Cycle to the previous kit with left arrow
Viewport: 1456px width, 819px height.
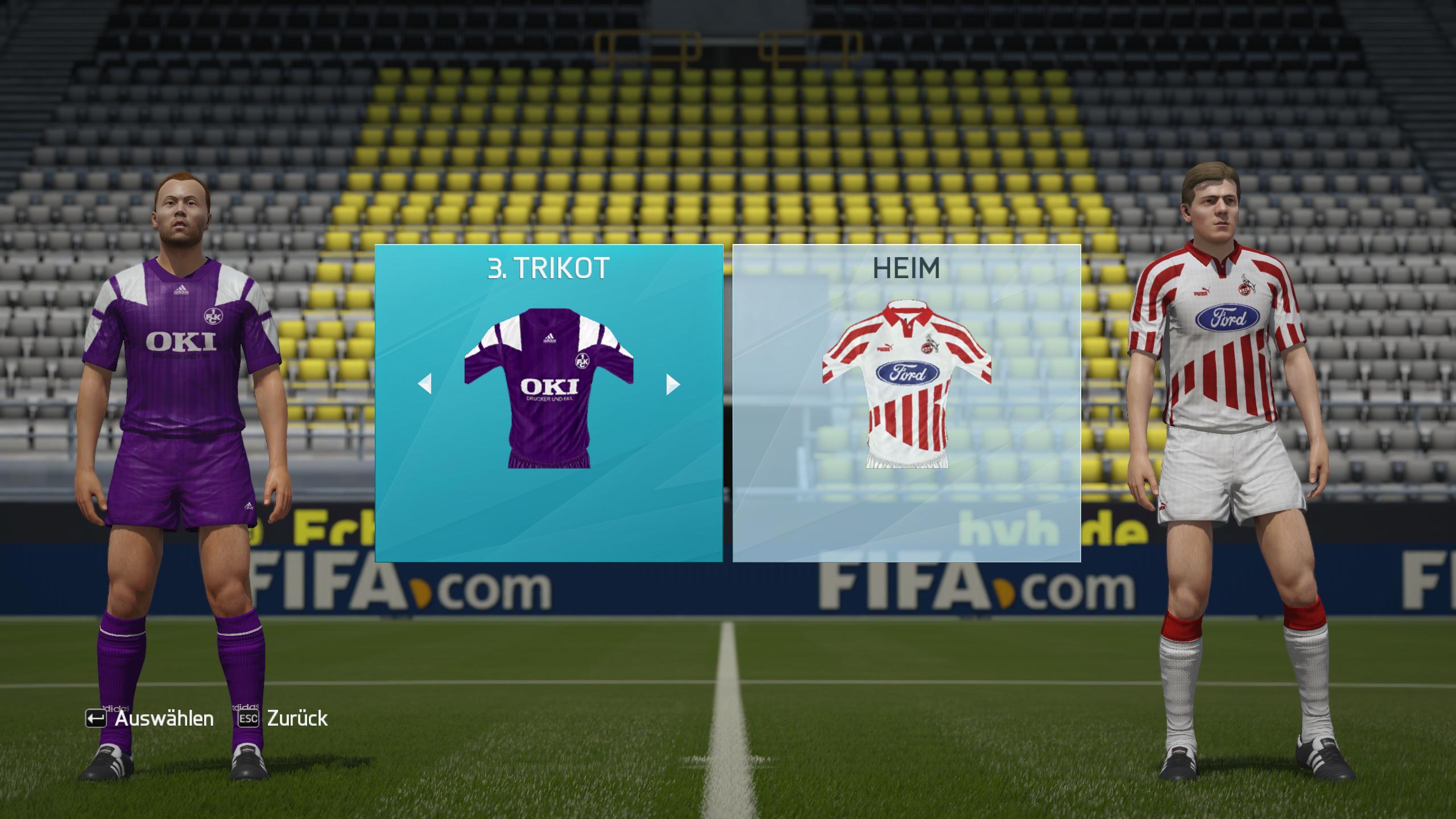pyautogui.click(x=425, y=384)
